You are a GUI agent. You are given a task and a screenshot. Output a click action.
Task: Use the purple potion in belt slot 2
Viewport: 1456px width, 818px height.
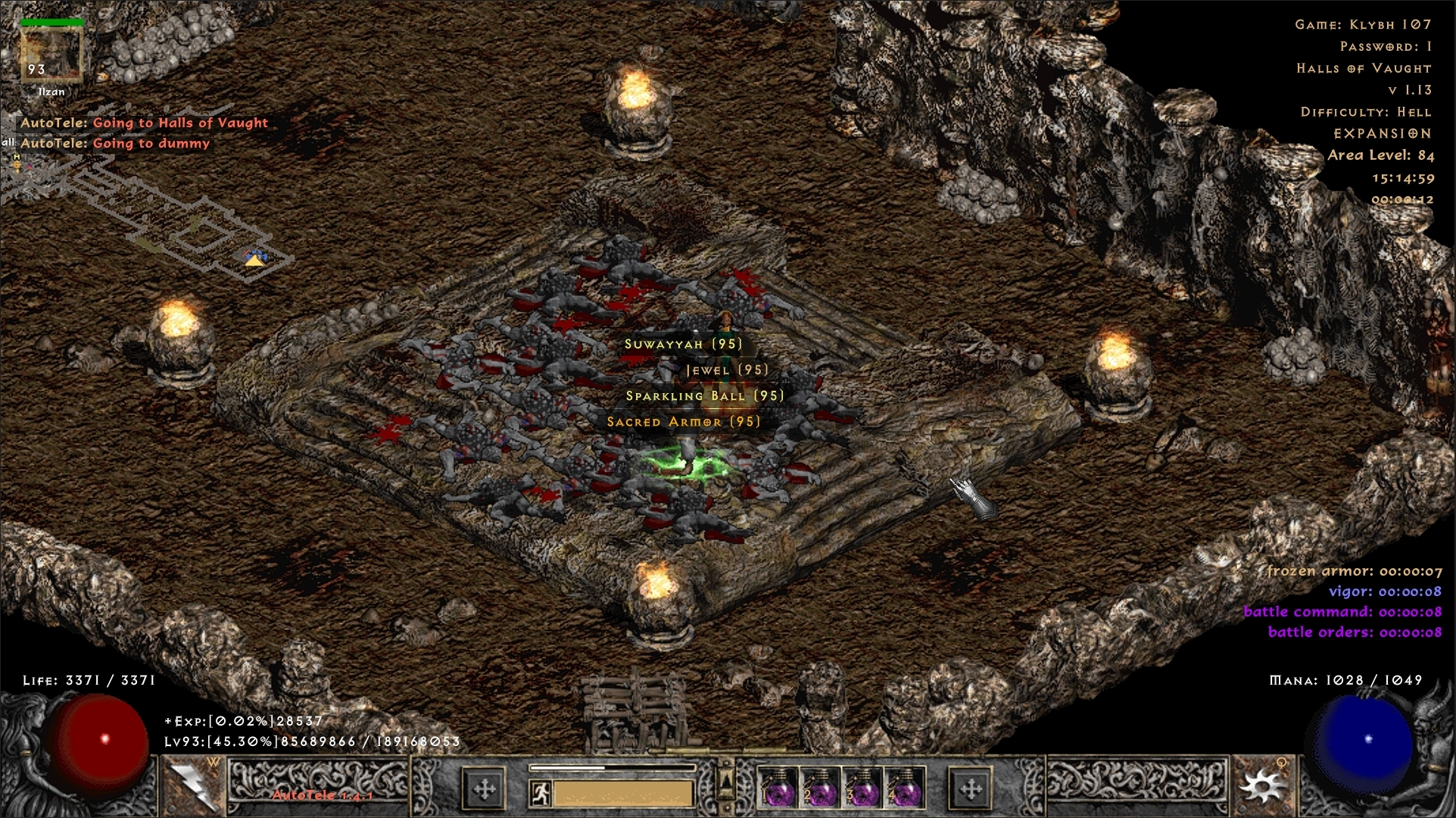(818, 789)
